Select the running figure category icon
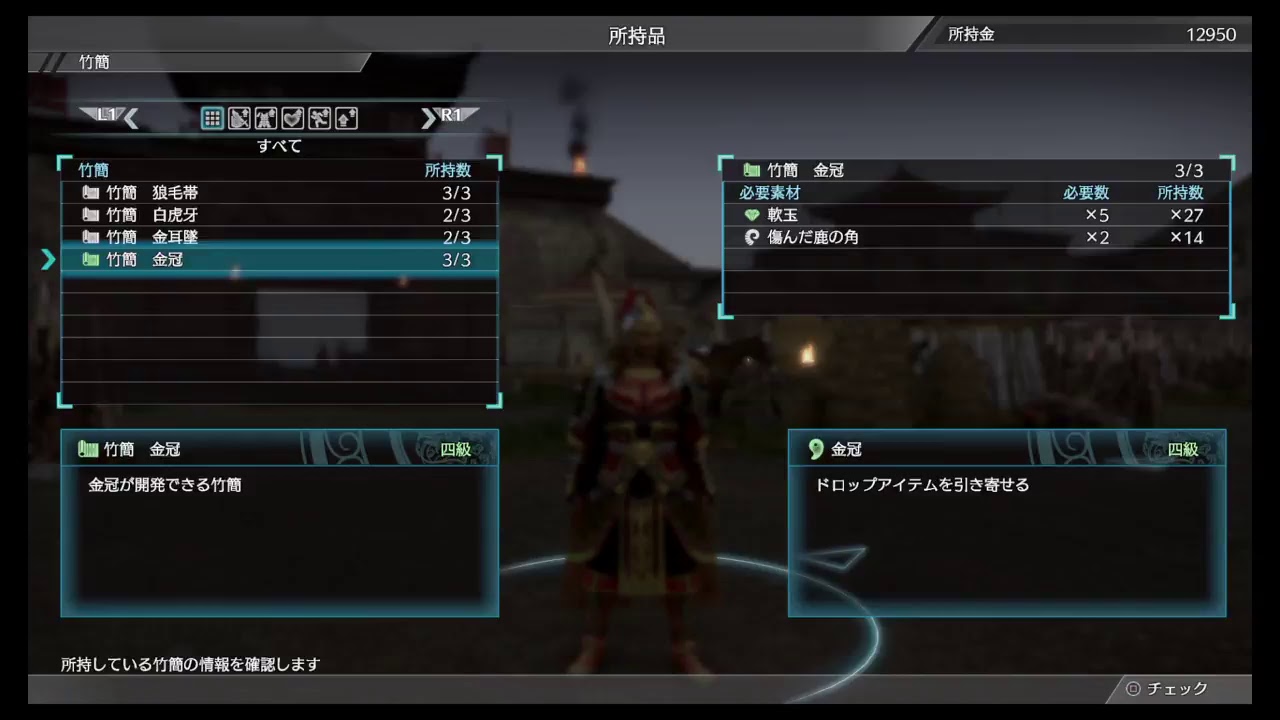Image resolution: width=1280 pixels, height=720 pixels. click(318, 118)
